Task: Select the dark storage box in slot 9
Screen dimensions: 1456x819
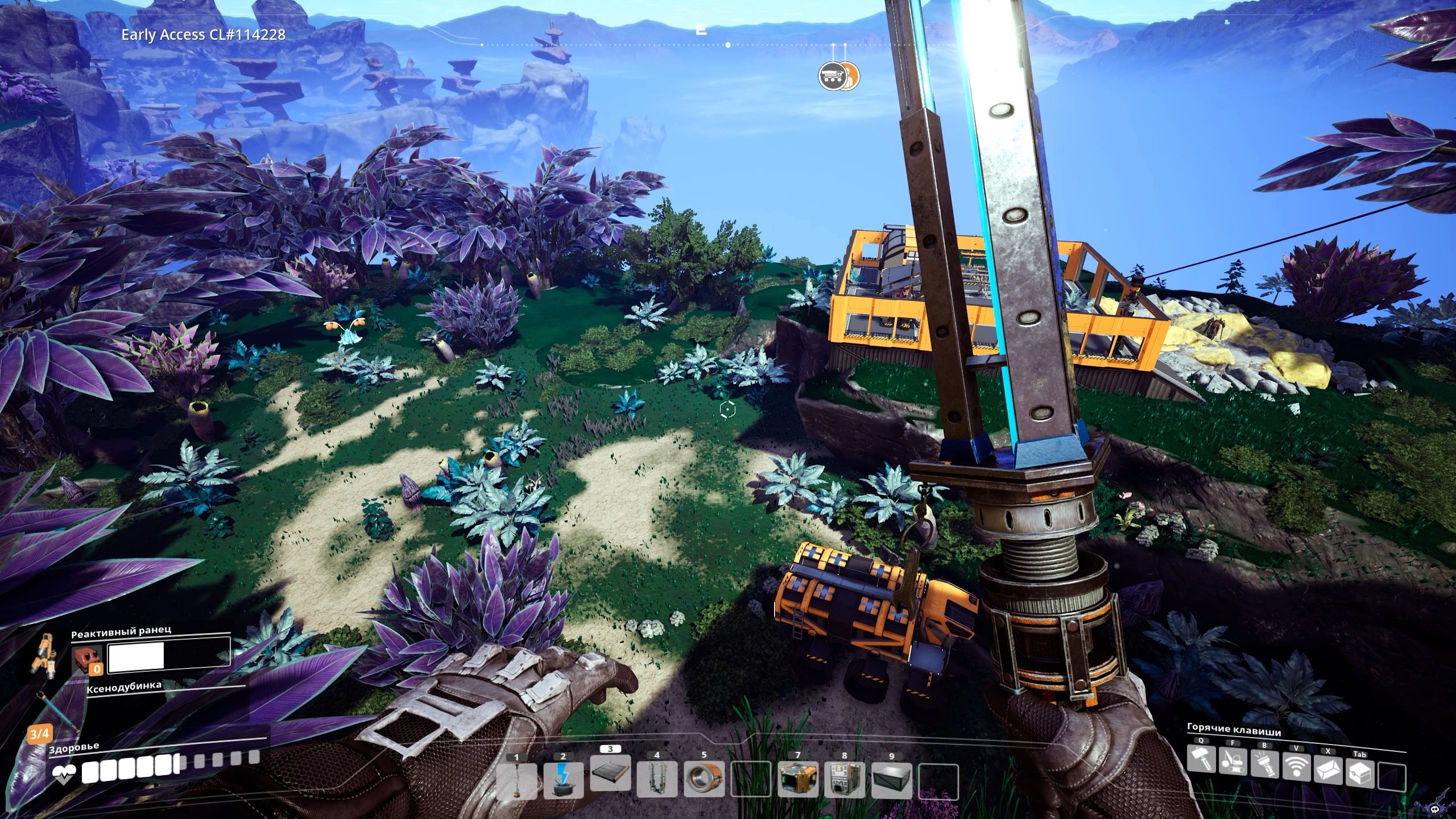Action: 891,780
